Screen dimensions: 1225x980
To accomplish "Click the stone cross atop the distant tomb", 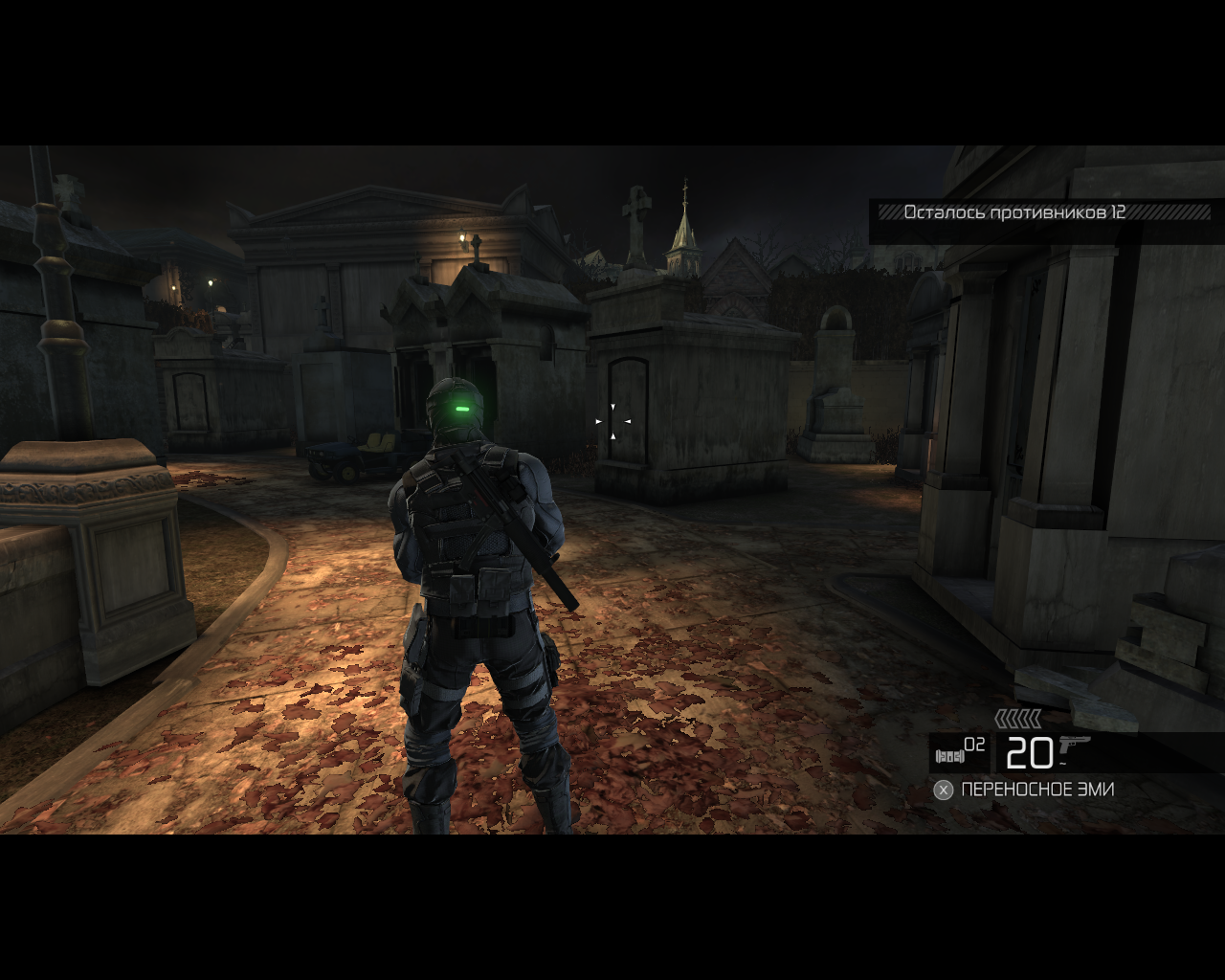I will click(637, 206).
